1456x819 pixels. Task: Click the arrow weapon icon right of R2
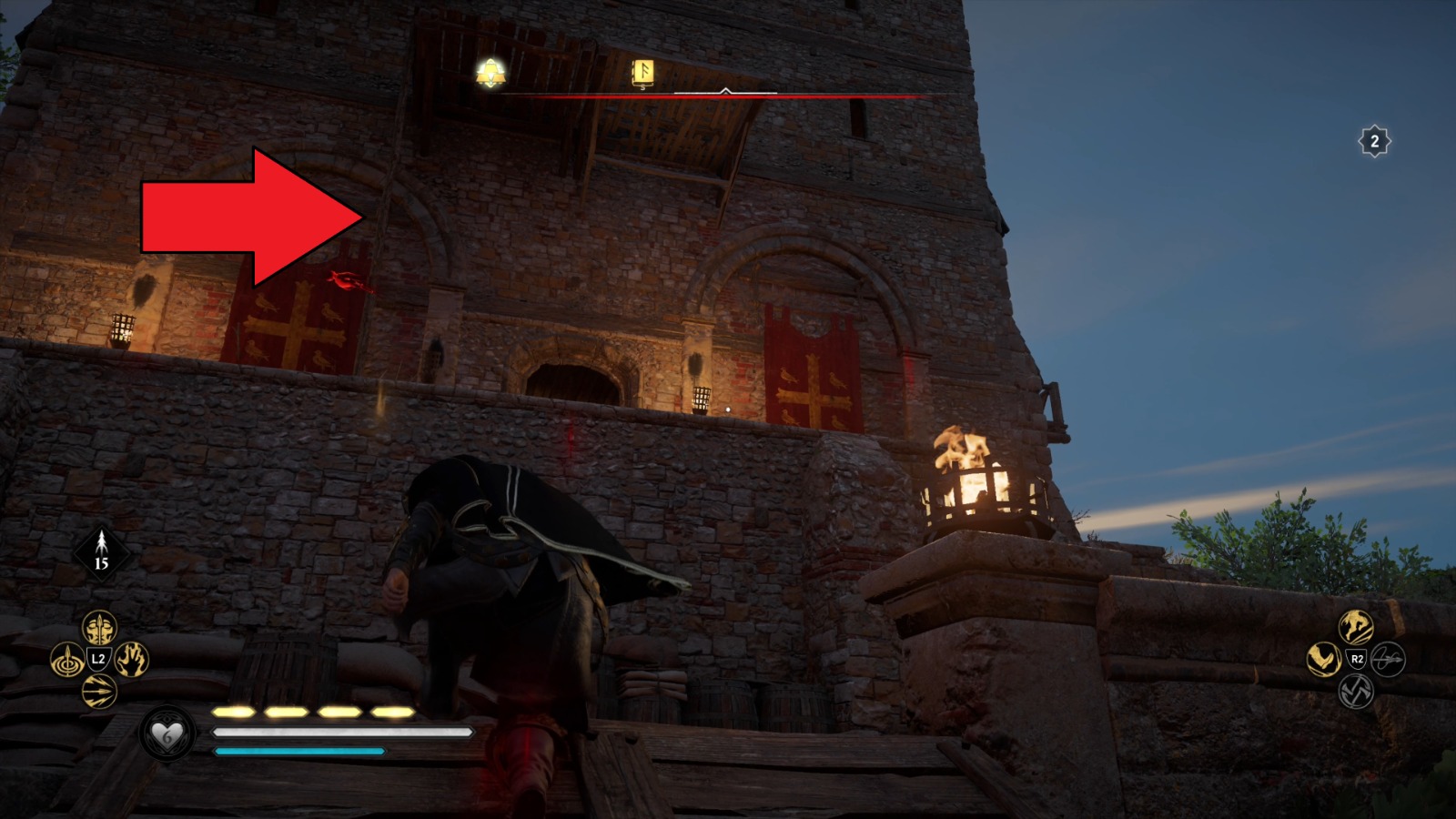[x=1388, y=658]
